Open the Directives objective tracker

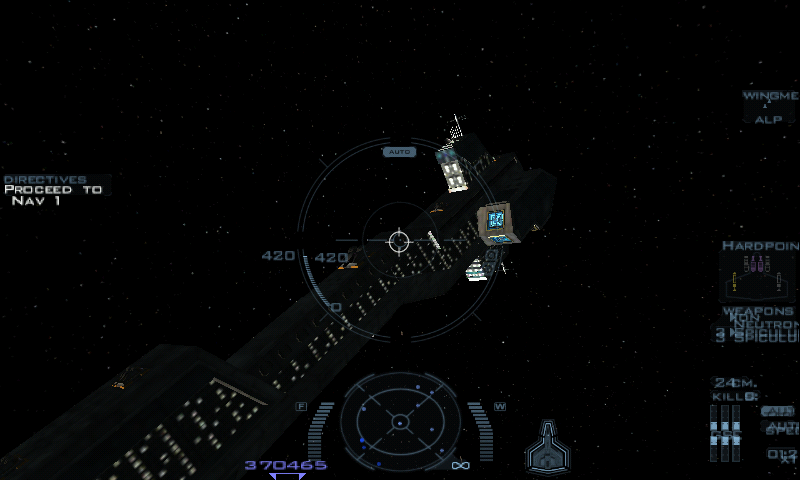click(52, 189)
